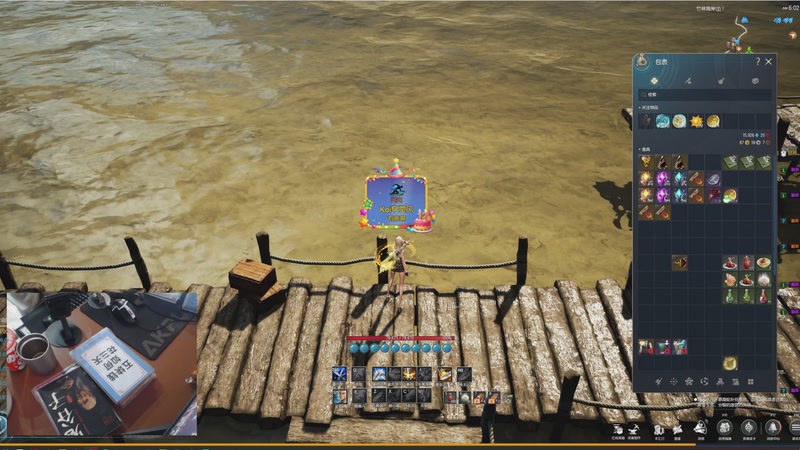Close the bag inventory window

pos(769,62)
